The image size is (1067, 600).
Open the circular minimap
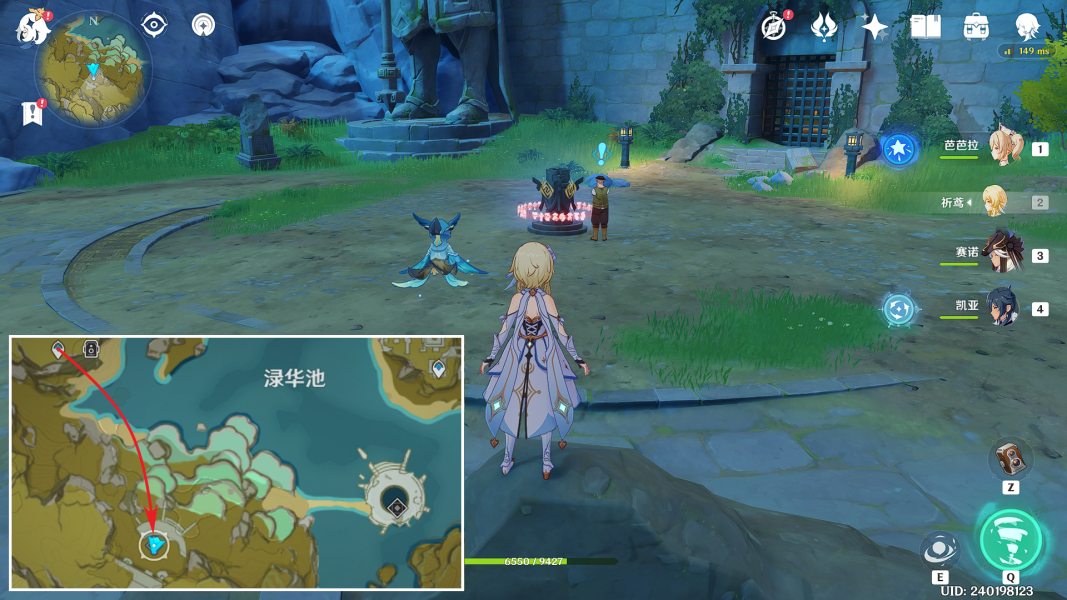tap(93, 71)
